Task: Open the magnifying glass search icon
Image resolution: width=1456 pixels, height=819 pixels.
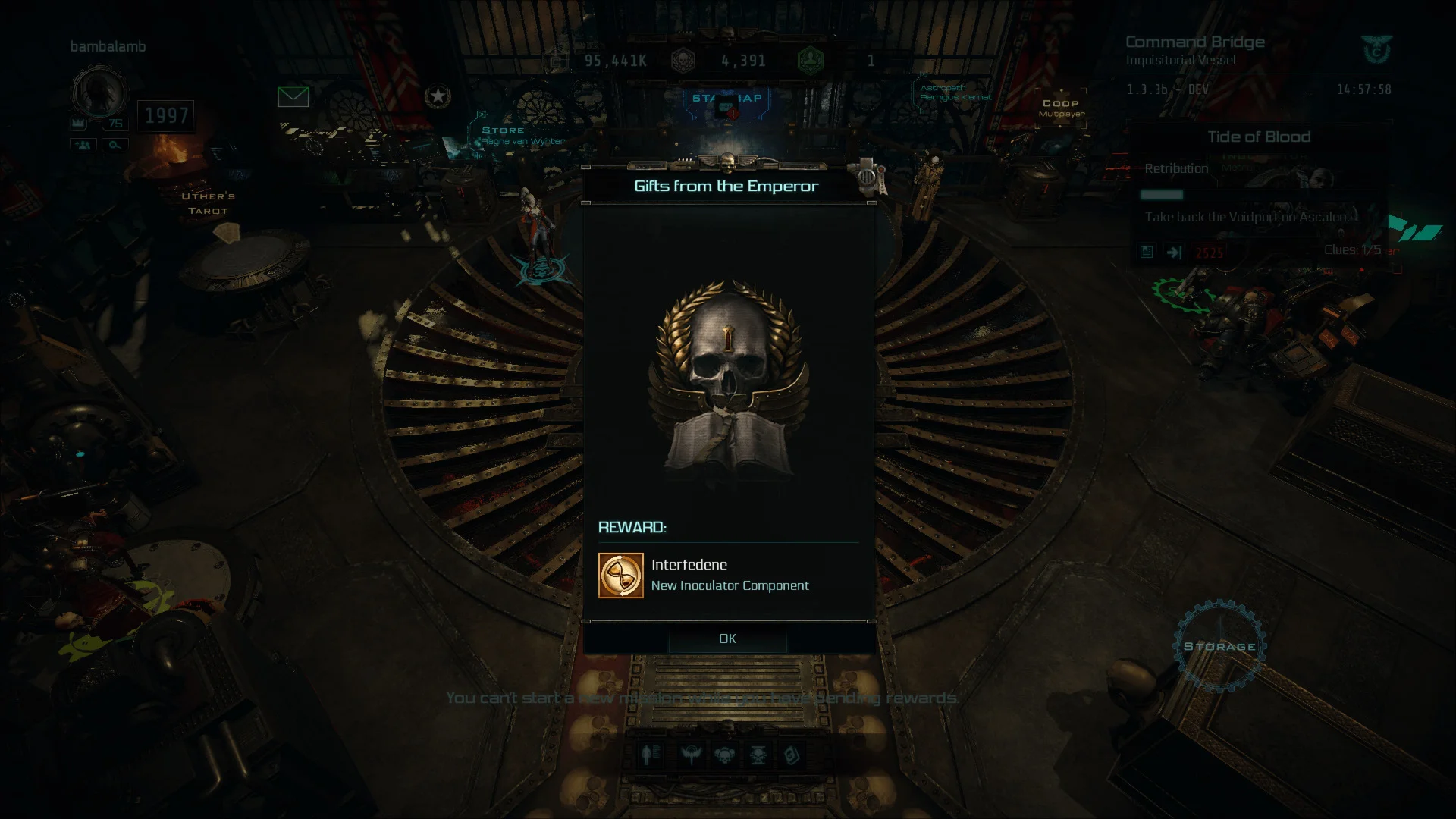Action: tap(115, 145)
